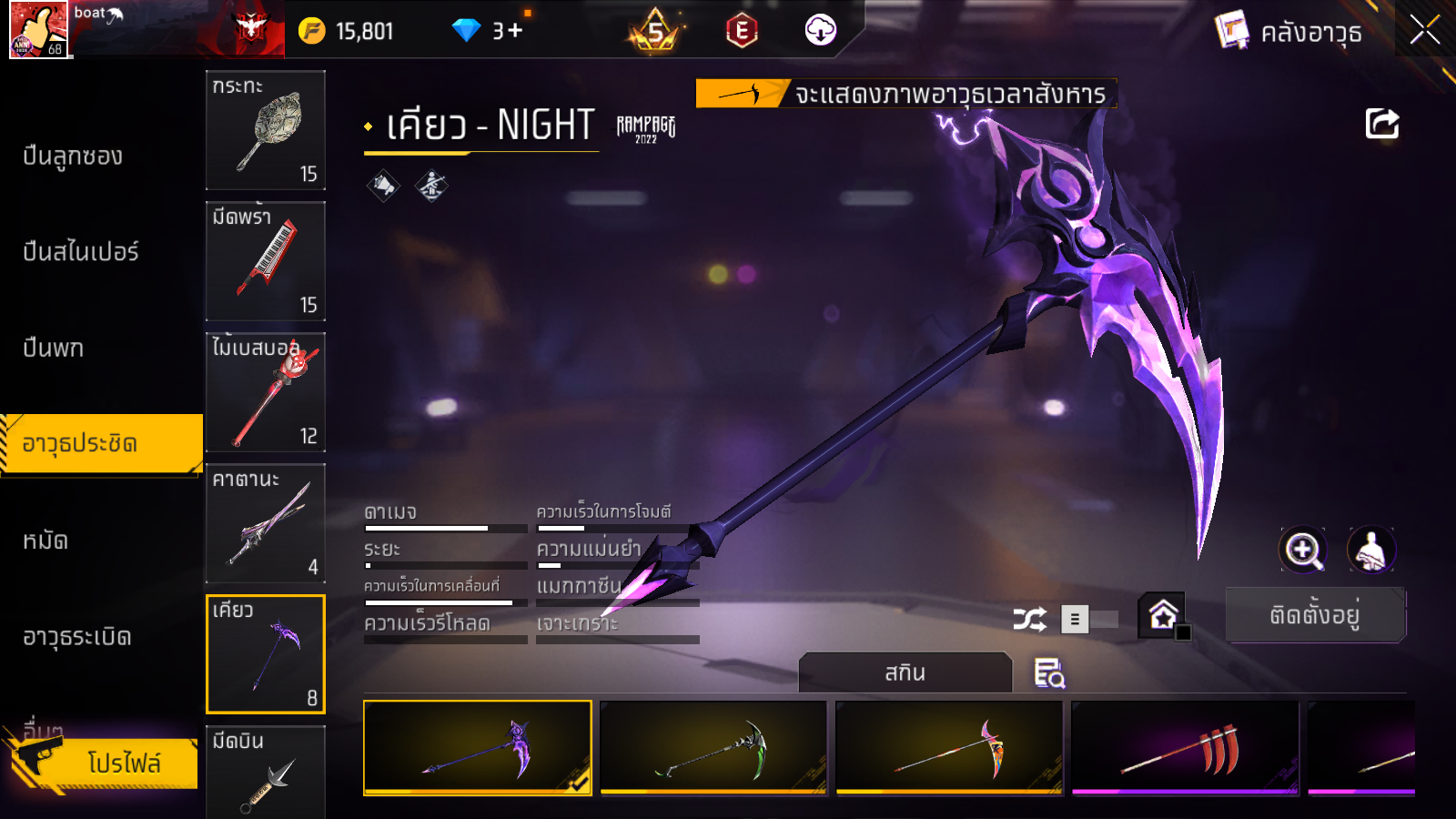Open the หมัด fist category
The image size is (1456, 819).
point(45,541)
